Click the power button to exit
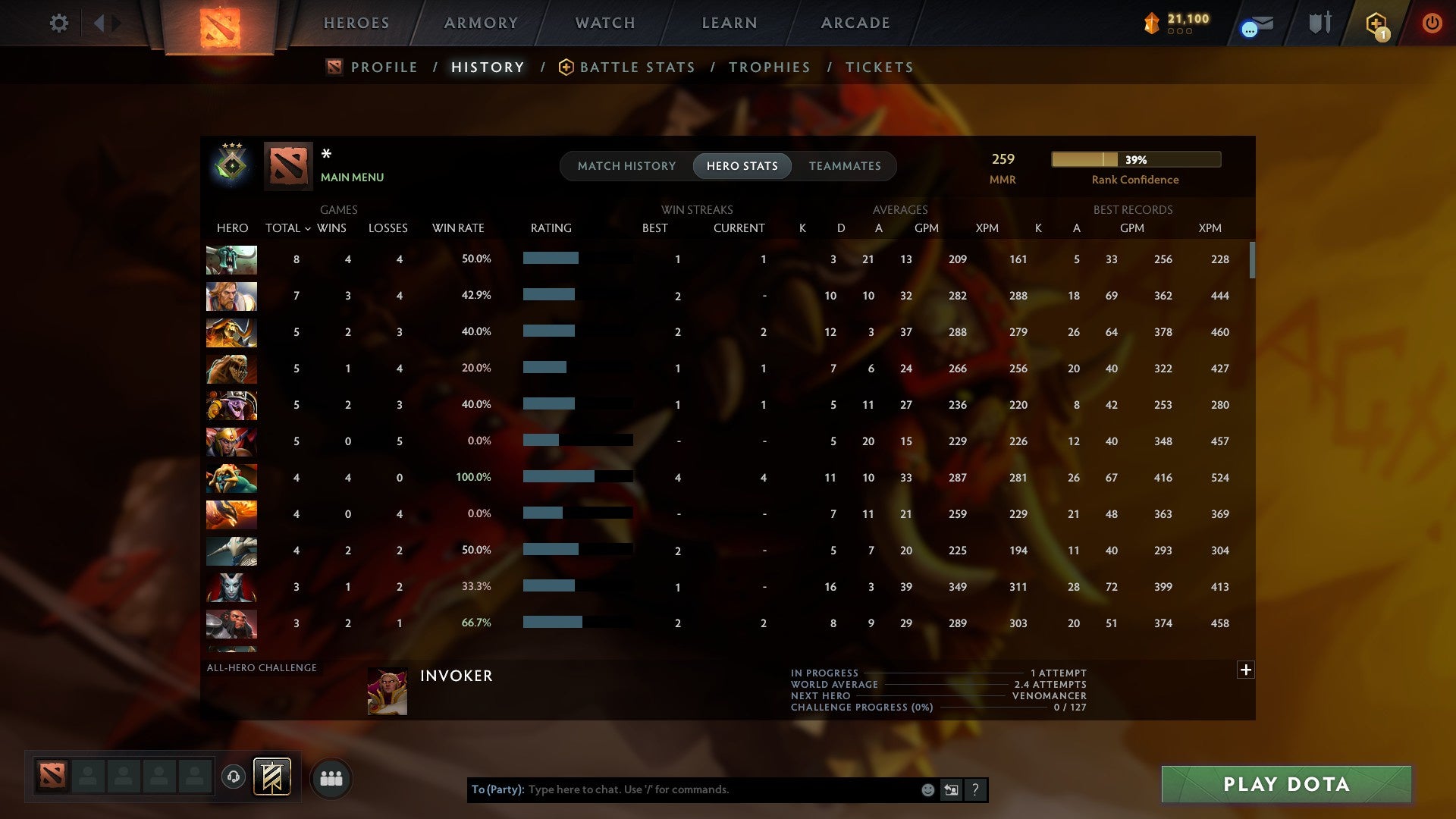The image size is (1456, 819). pos(1432,24)
